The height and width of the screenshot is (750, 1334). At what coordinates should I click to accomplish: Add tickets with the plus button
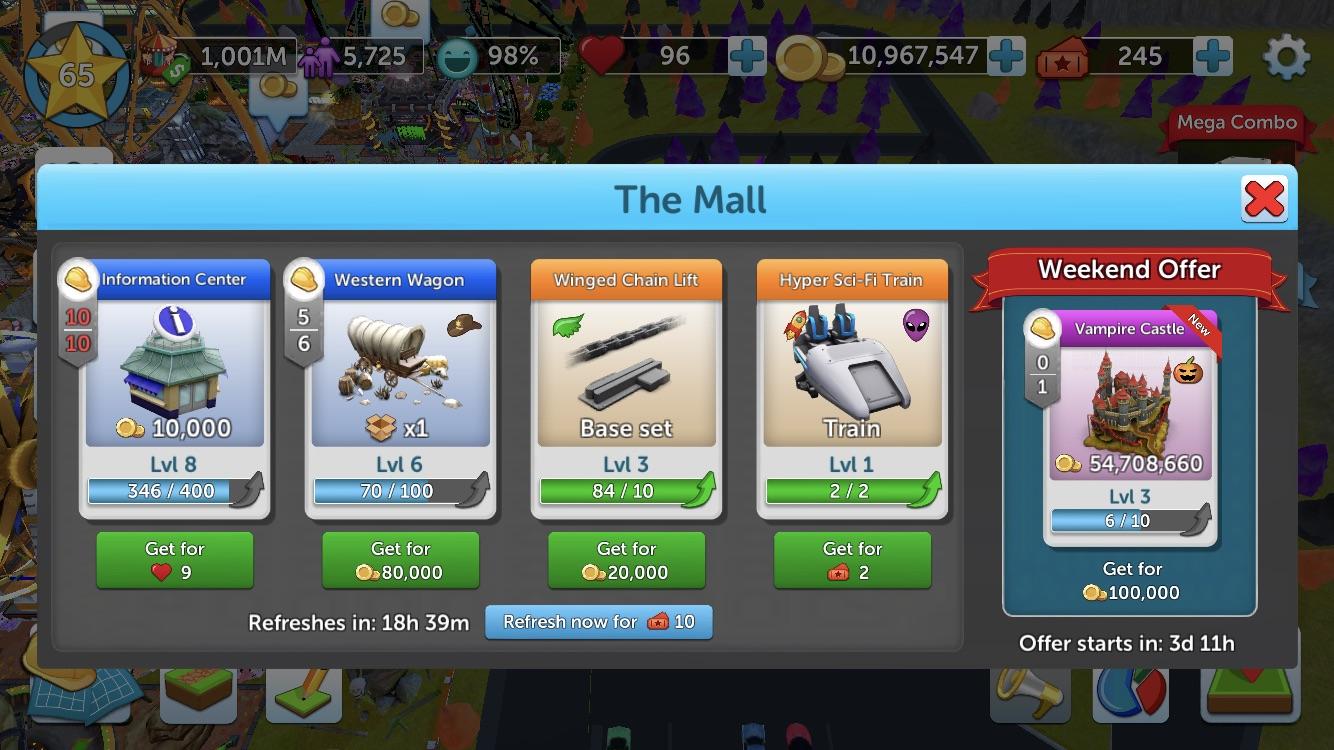tap(1212, 57)
